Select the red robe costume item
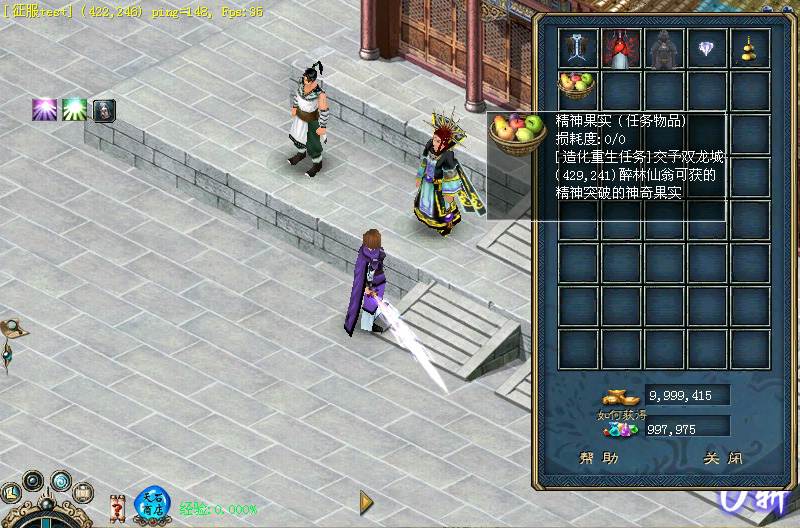800x528 pixels. pyautogui.click(x=620, y=47)
